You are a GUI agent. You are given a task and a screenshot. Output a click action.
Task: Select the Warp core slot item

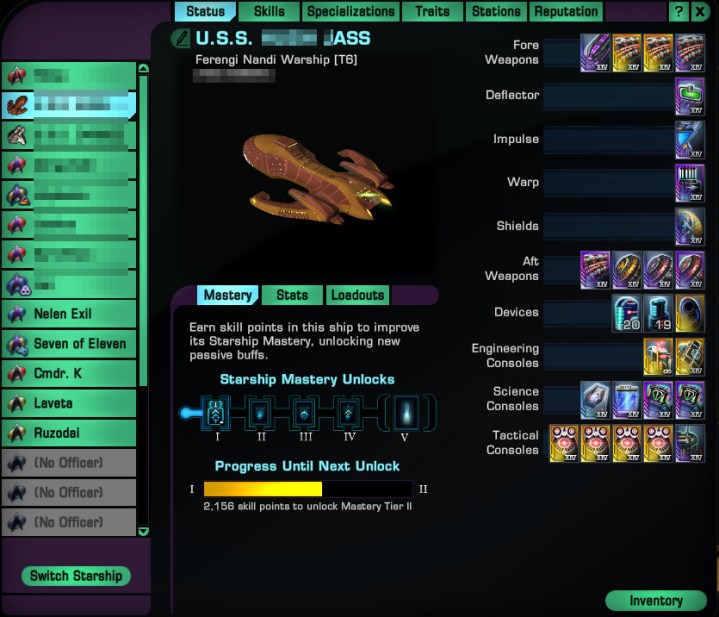click(x=690, y=183)
